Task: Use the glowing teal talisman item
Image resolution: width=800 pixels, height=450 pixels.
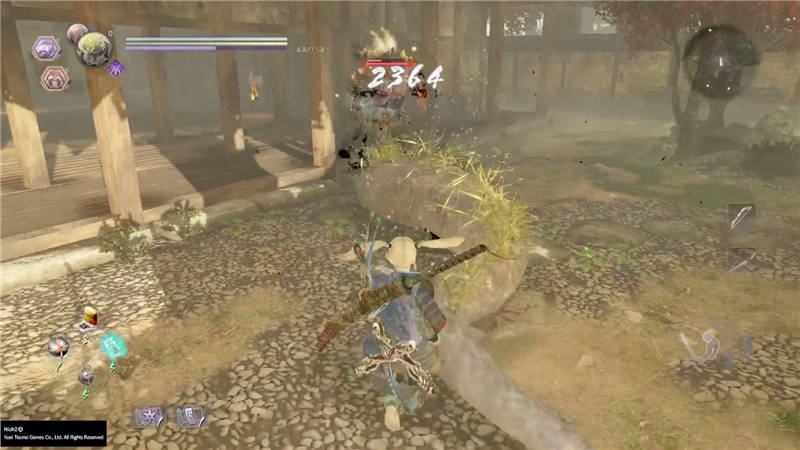Action: coord(113,346)
